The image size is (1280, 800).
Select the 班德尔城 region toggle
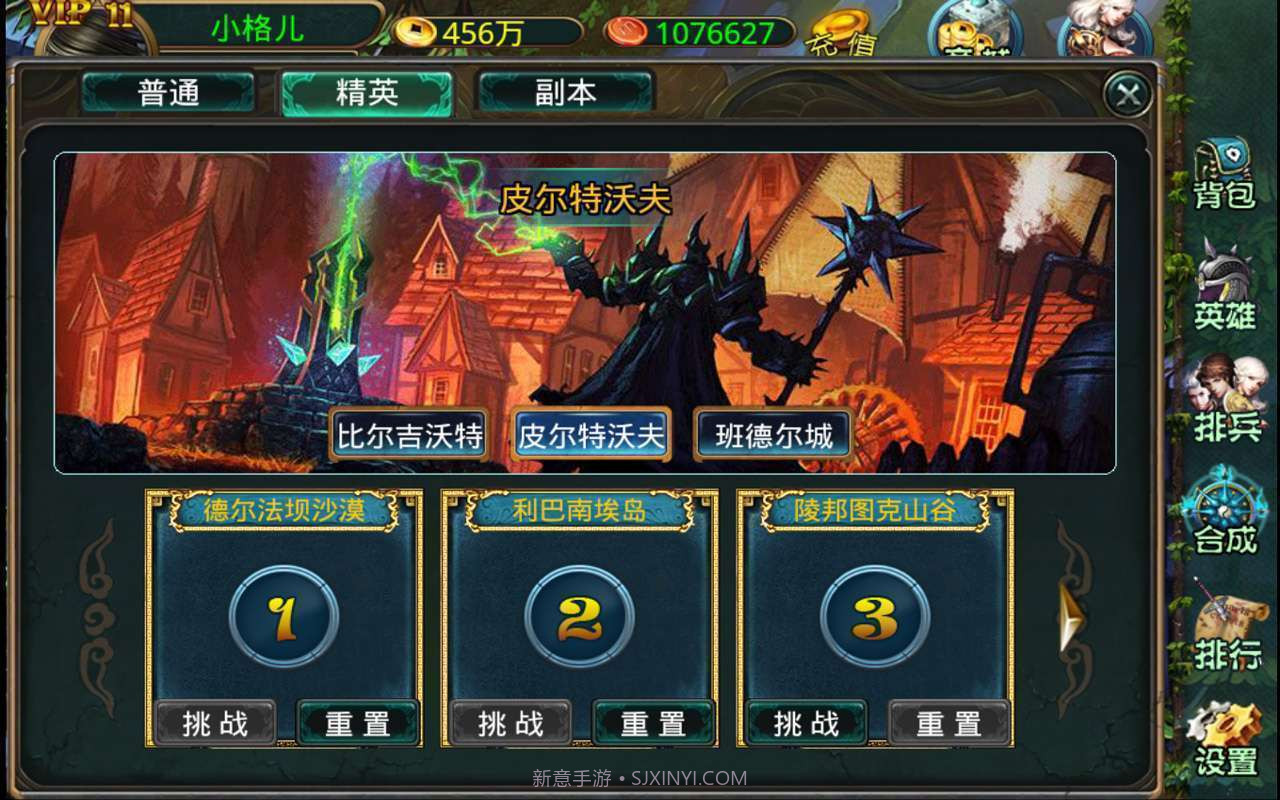pyautogui.click(x=772, y=435)
